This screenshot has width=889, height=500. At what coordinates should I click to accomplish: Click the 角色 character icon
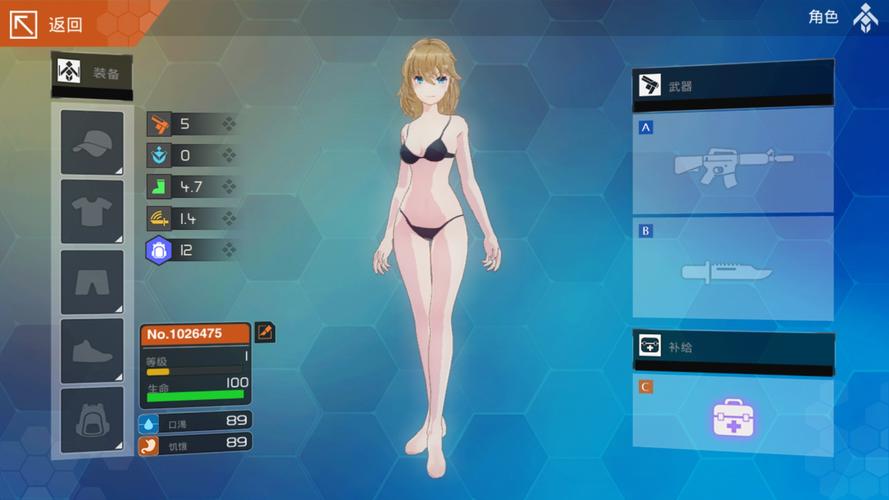coord(865,18)
